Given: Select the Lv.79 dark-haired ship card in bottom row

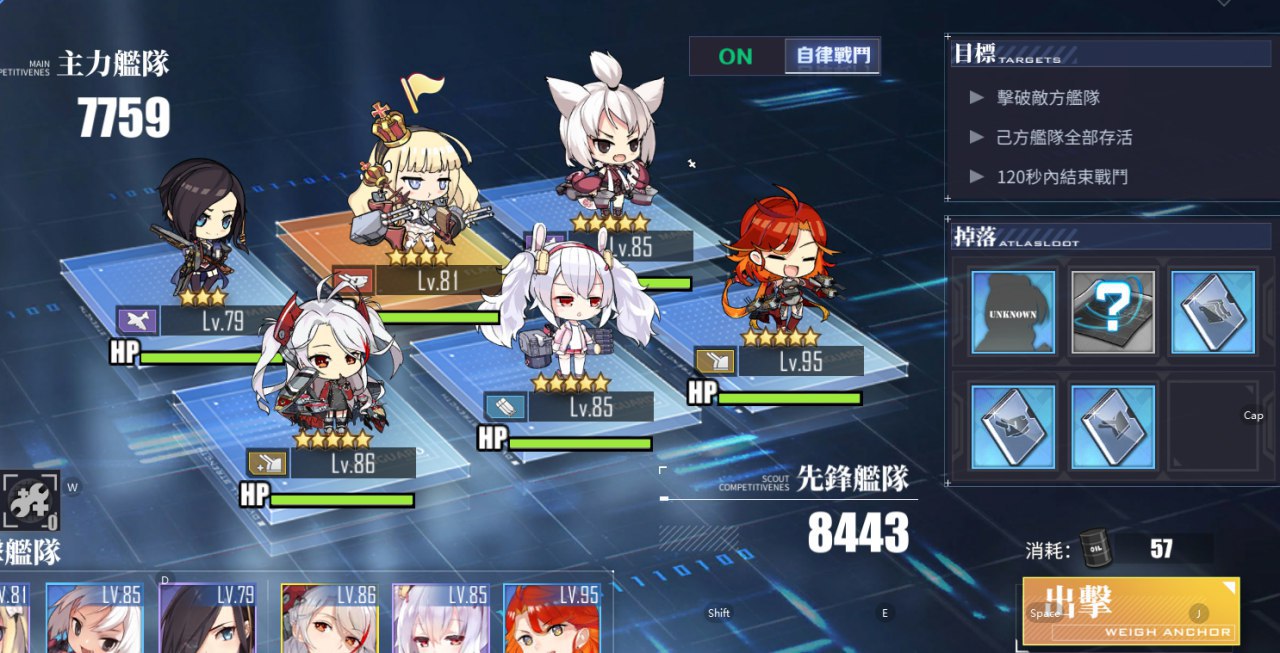Looking at the screenshot, I should 207,618.
